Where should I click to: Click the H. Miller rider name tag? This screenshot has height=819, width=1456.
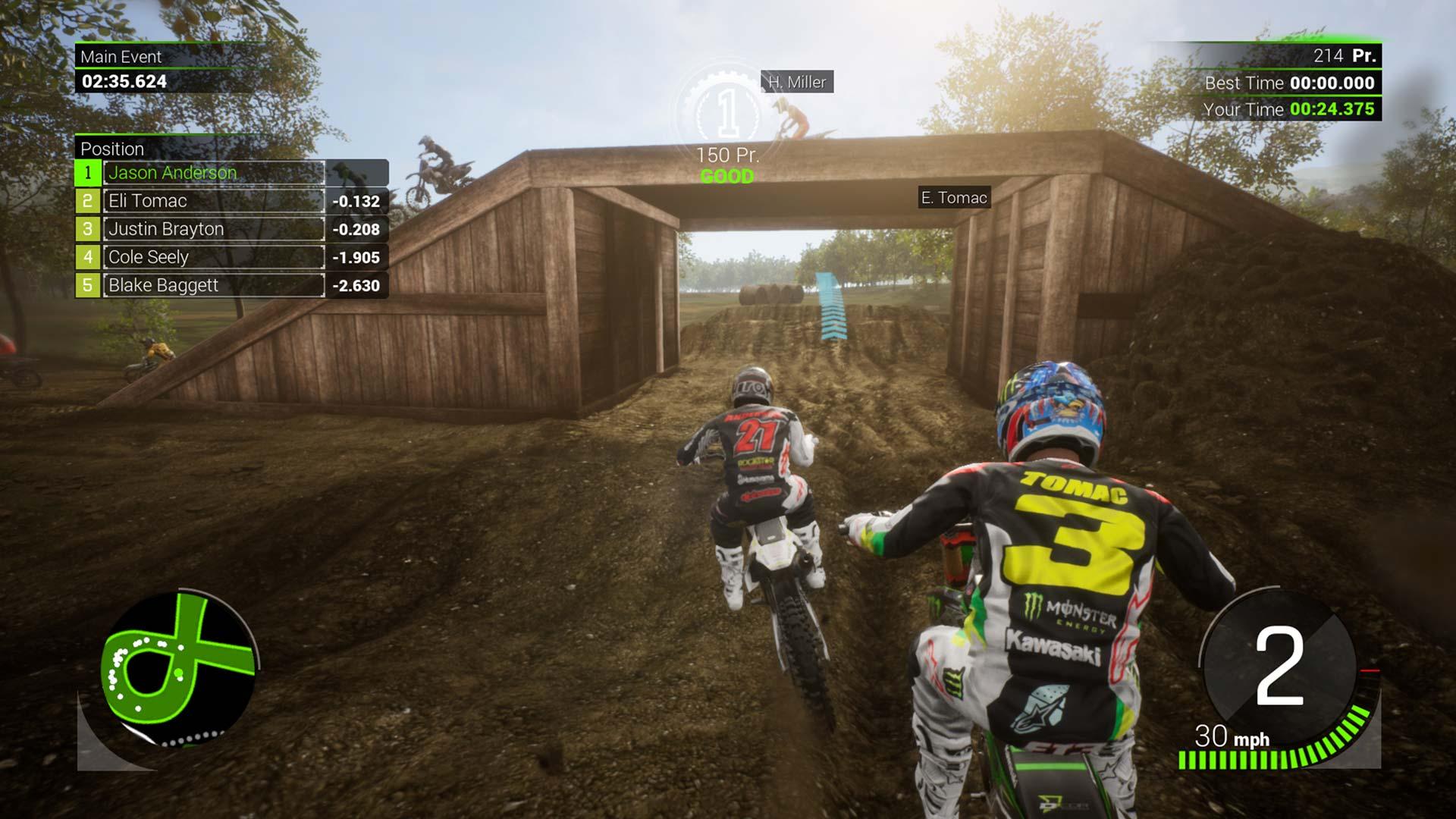point(797,82)
